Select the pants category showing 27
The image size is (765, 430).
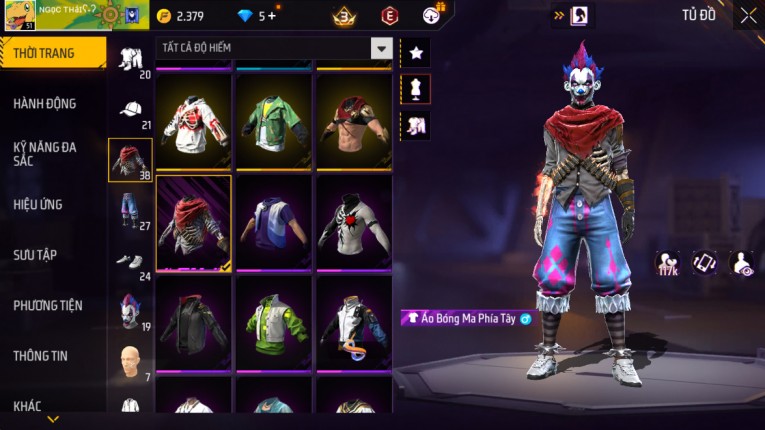coord(130,212)
